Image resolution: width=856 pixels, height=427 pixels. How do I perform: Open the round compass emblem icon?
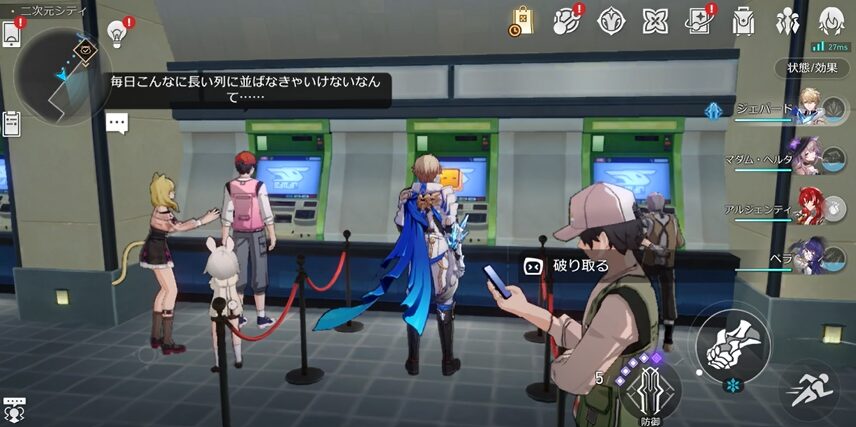coord(610,20)
